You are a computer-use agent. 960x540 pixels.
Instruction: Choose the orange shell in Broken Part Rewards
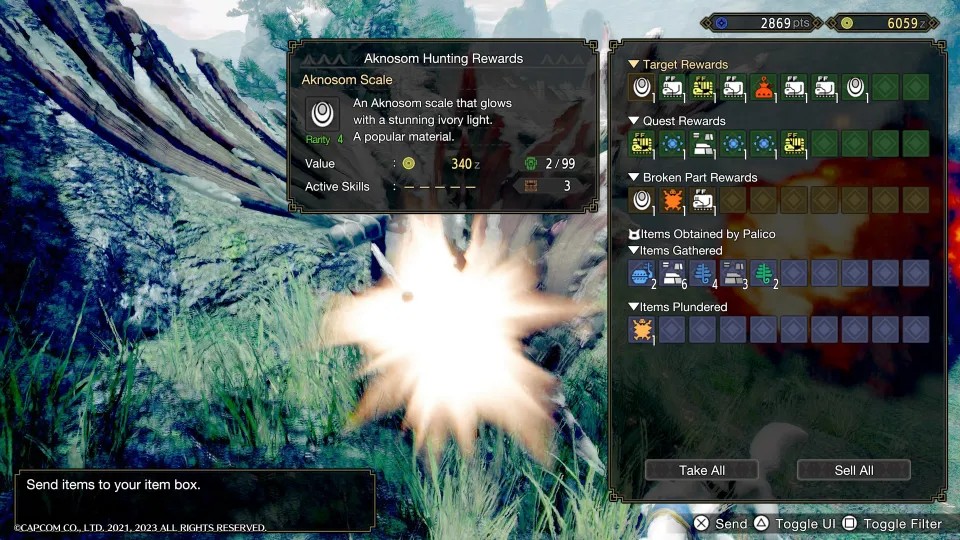(x=671, y=200)
